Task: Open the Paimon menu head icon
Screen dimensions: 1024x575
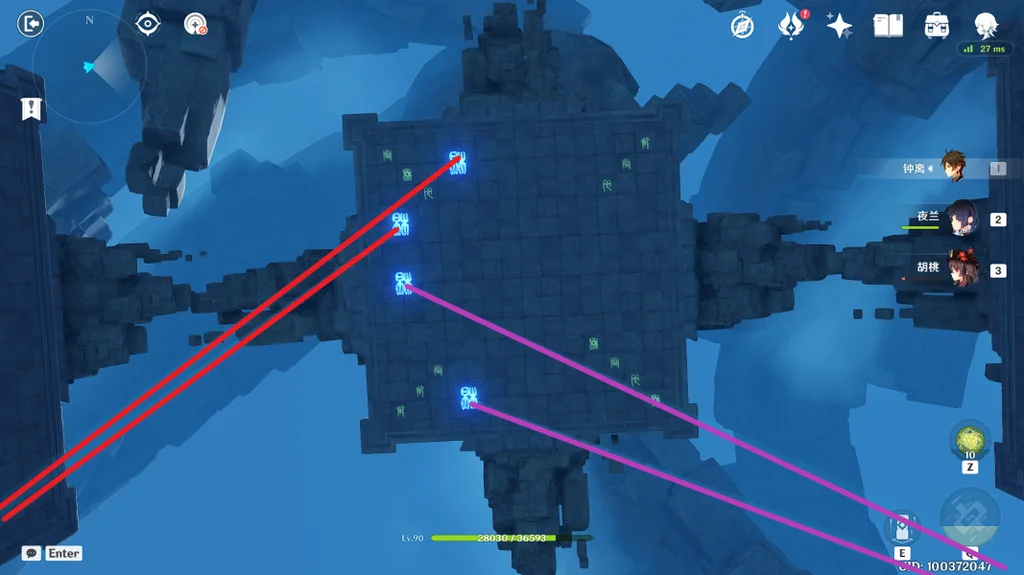Action: (987, 26)
